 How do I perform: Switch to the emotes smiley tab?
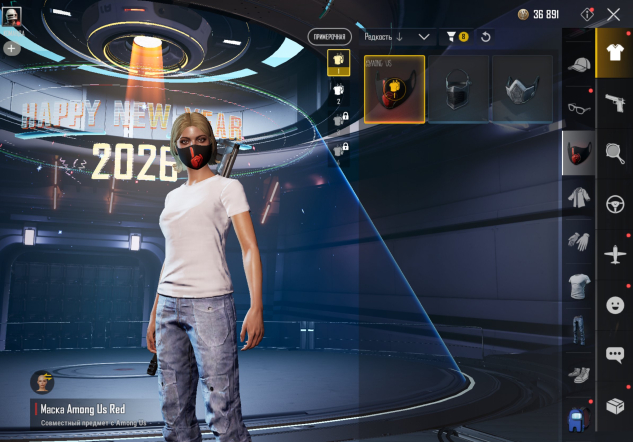pyautogui.click(x=615, y=304)
